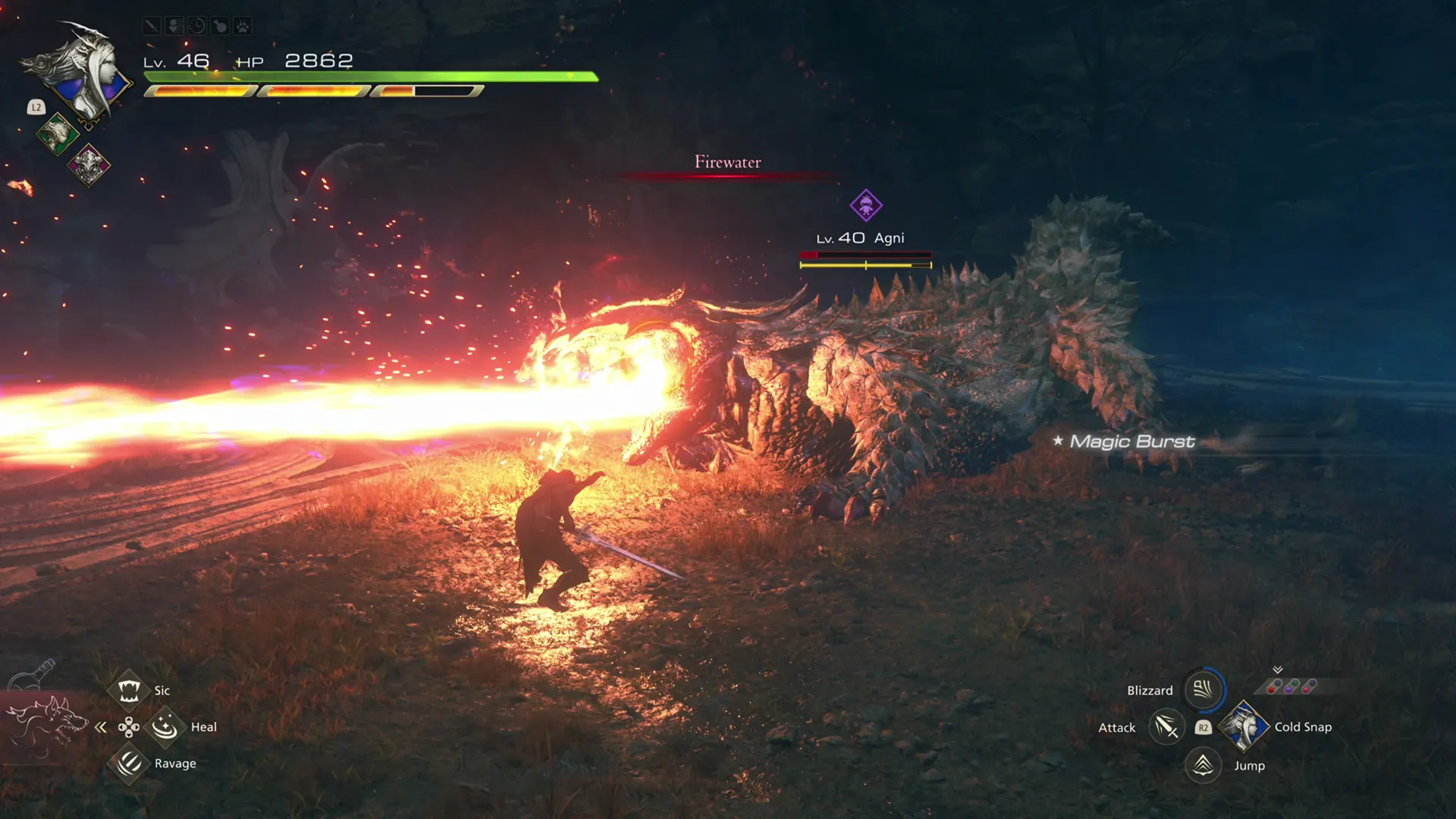Click the Attack dagger icon
The height and width of the screenshot is (819, 1456).
click(1166, 726)
